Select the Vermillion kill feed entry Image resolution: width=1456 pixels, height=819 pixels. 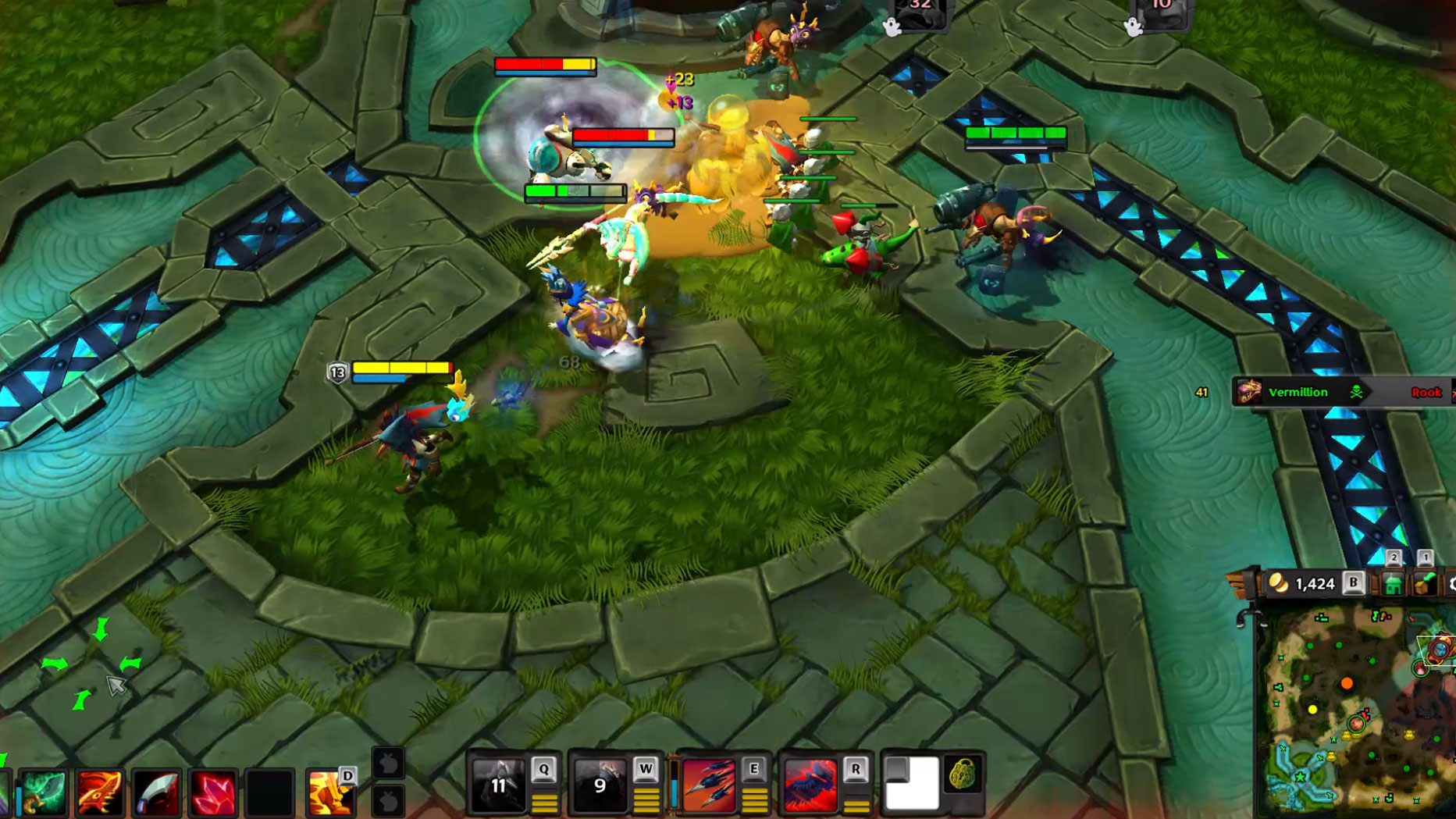click(1298, 393)
